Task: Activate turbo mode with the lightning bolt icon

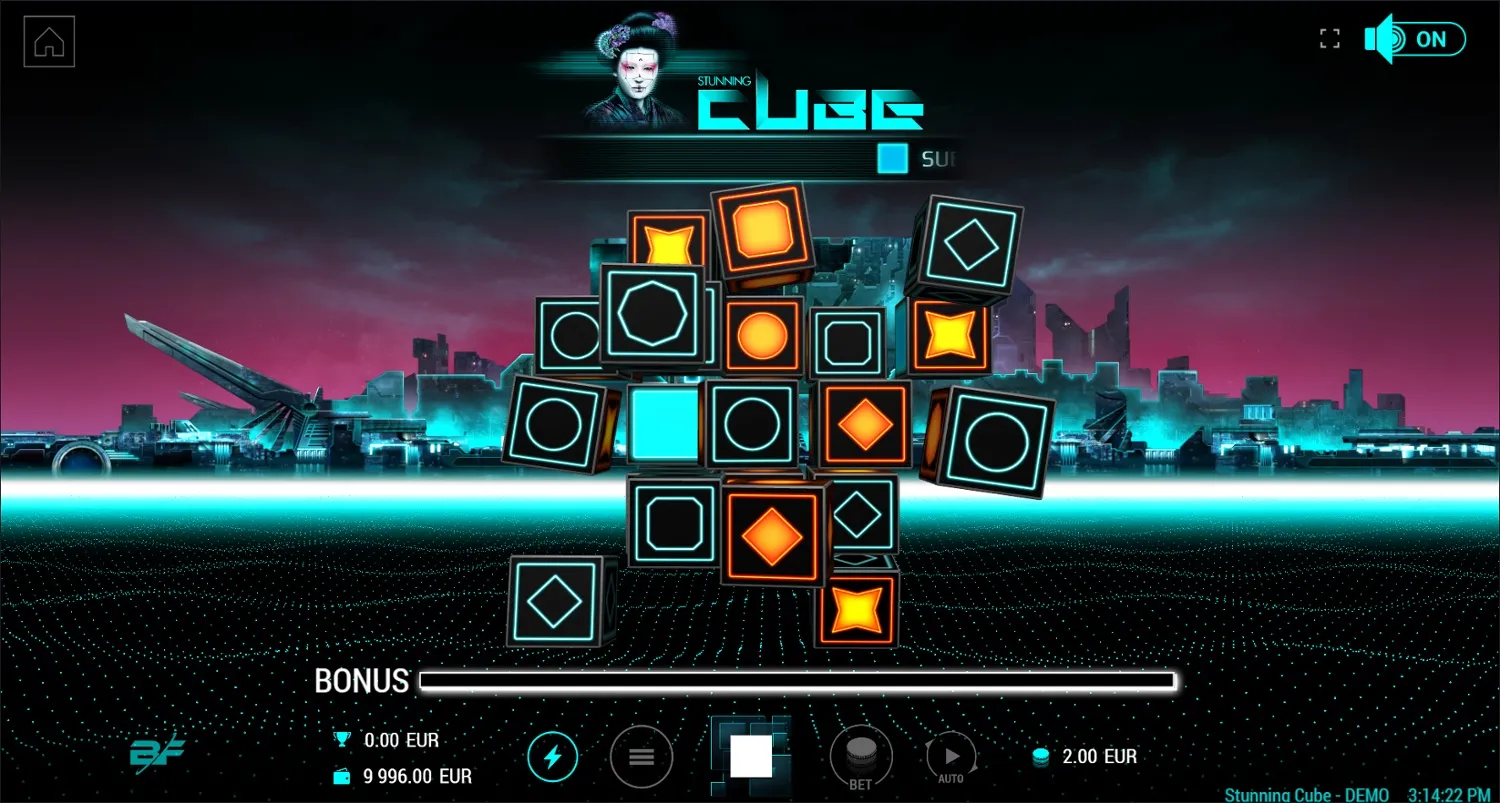Action: click(x=552, y=757)
